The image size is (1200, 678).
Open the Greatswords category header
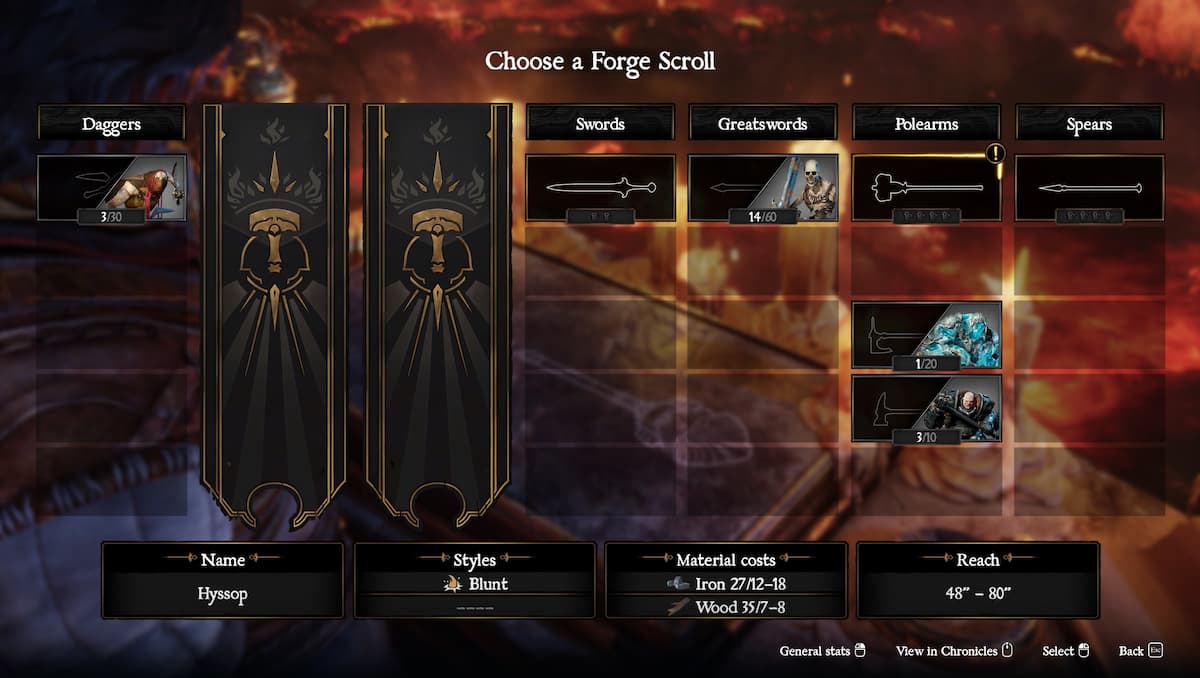coord(763,124)
